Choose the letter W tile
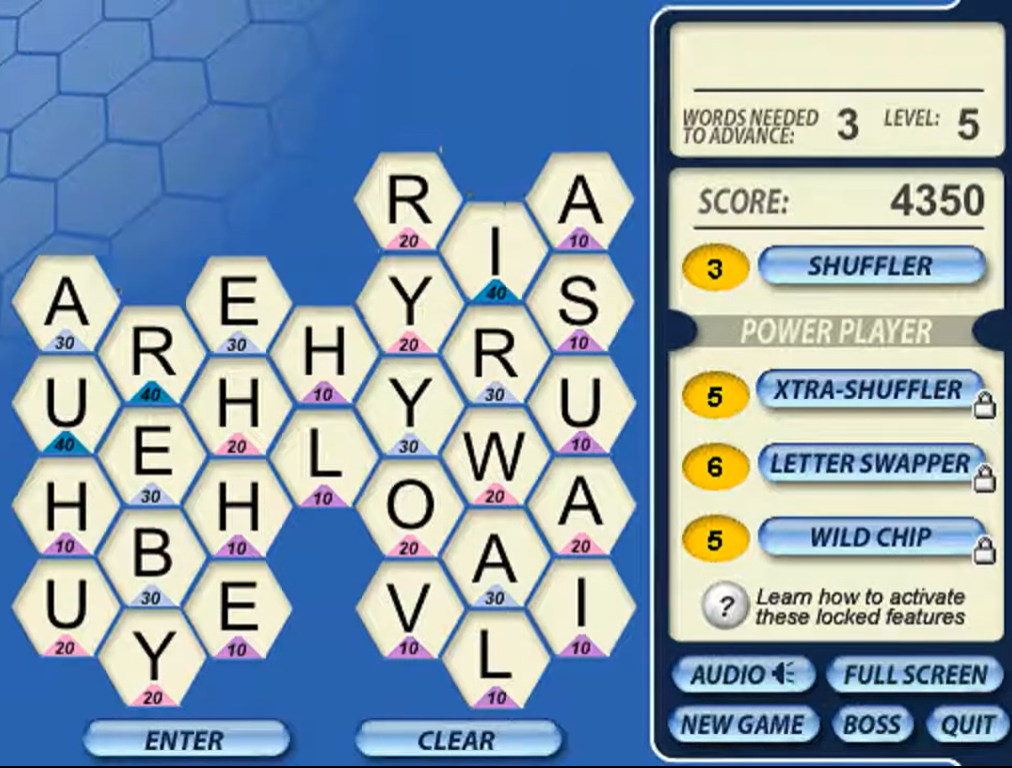Viewport: 1012px width, 768px height. point(495,457)
